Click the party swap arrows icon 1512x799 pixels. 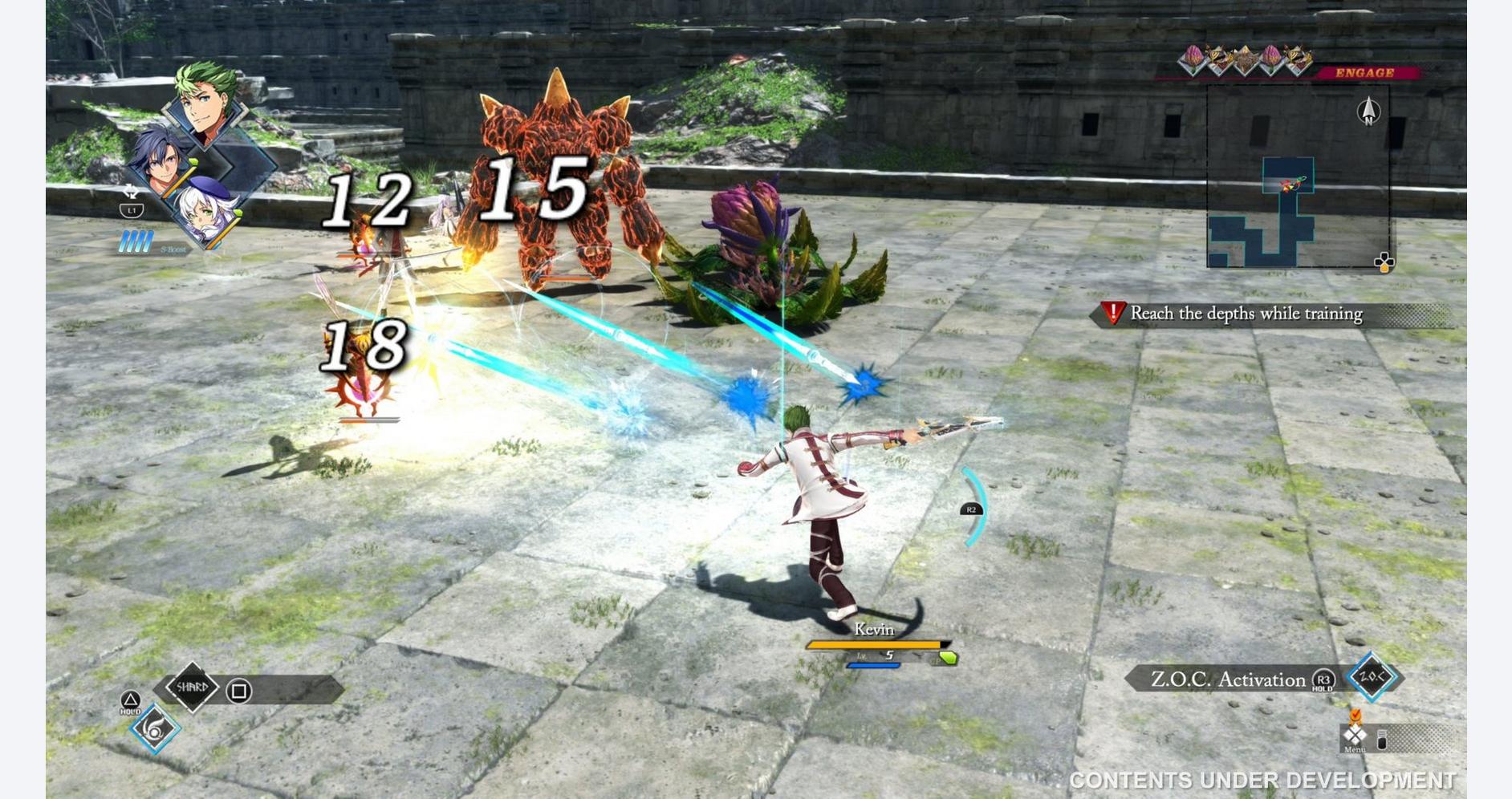[131, 193]
